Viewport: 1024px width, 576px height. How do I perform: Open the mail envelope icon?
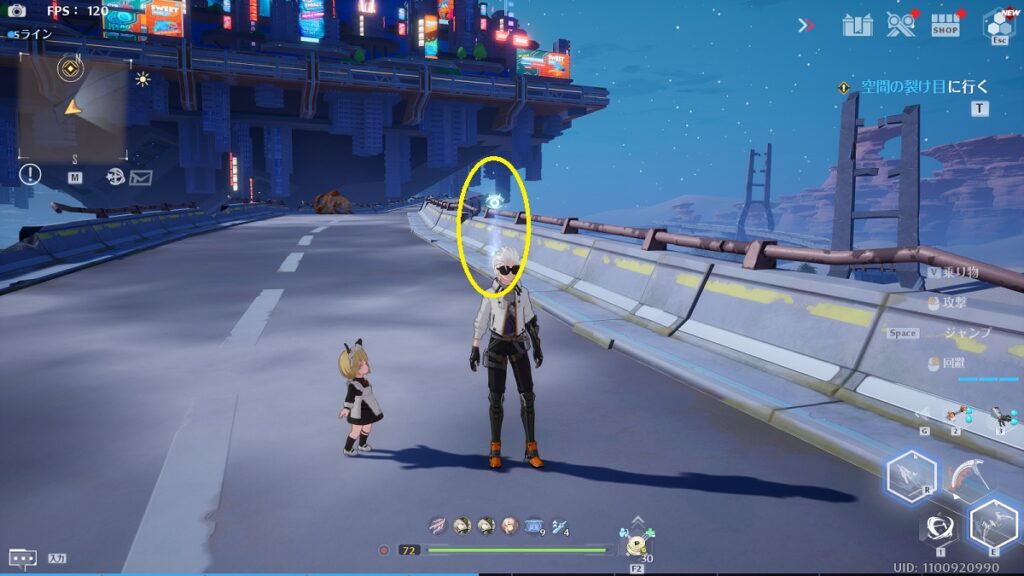[140, 177]
